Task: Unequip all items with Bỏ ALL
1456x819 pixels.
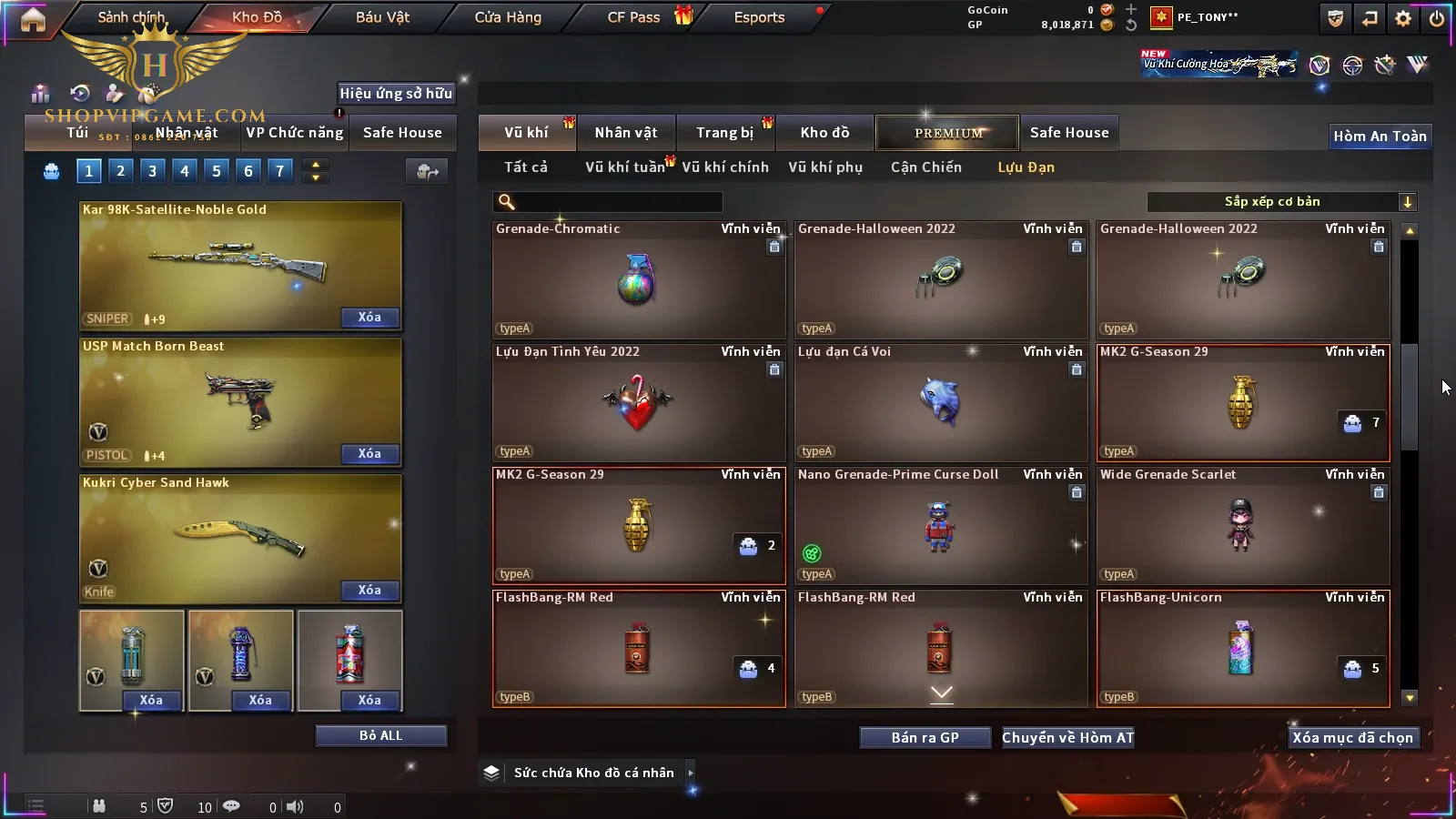Action: click(x=380, y=735)
